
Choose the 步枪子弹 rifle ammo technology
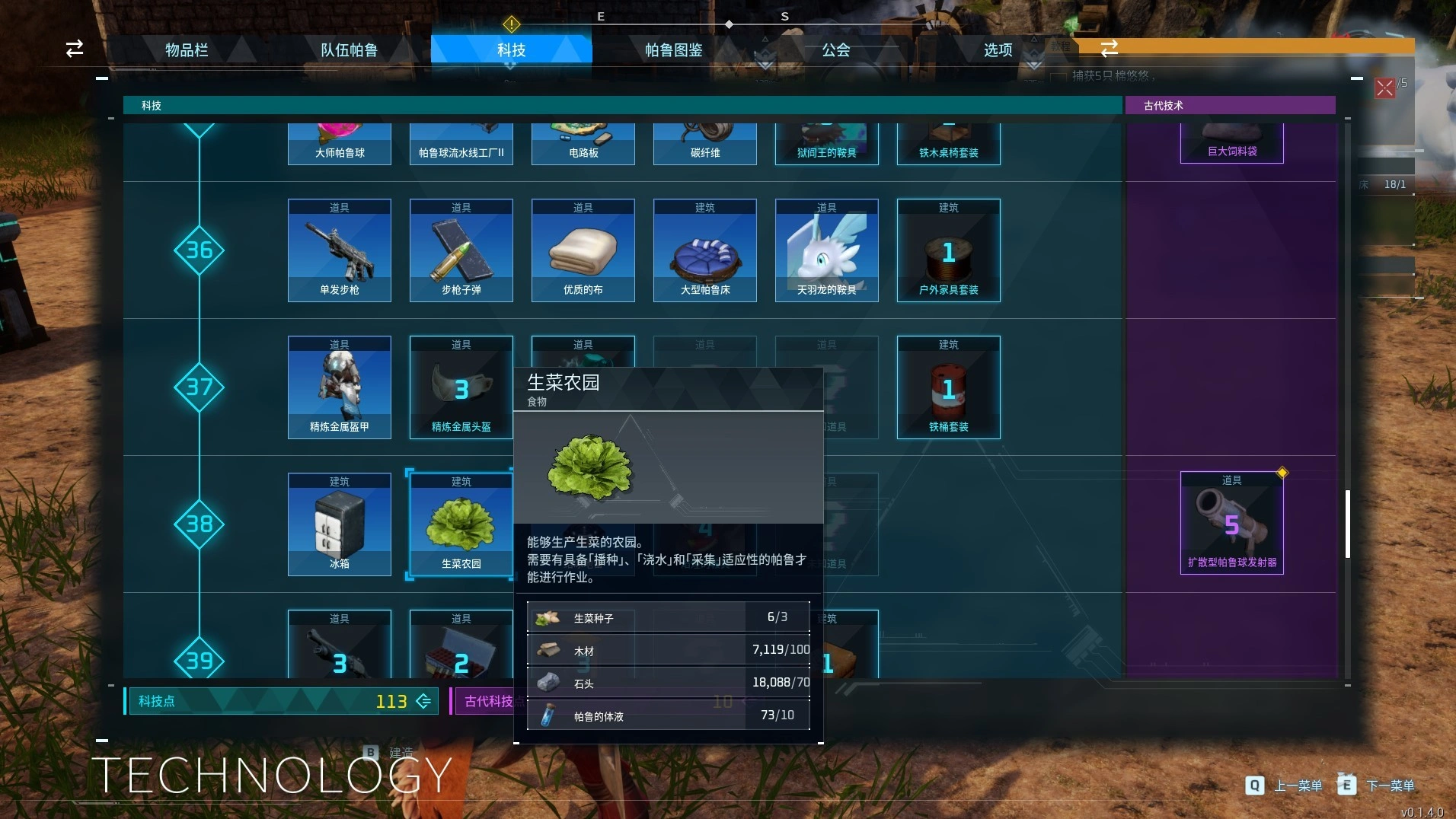(461, 250)
